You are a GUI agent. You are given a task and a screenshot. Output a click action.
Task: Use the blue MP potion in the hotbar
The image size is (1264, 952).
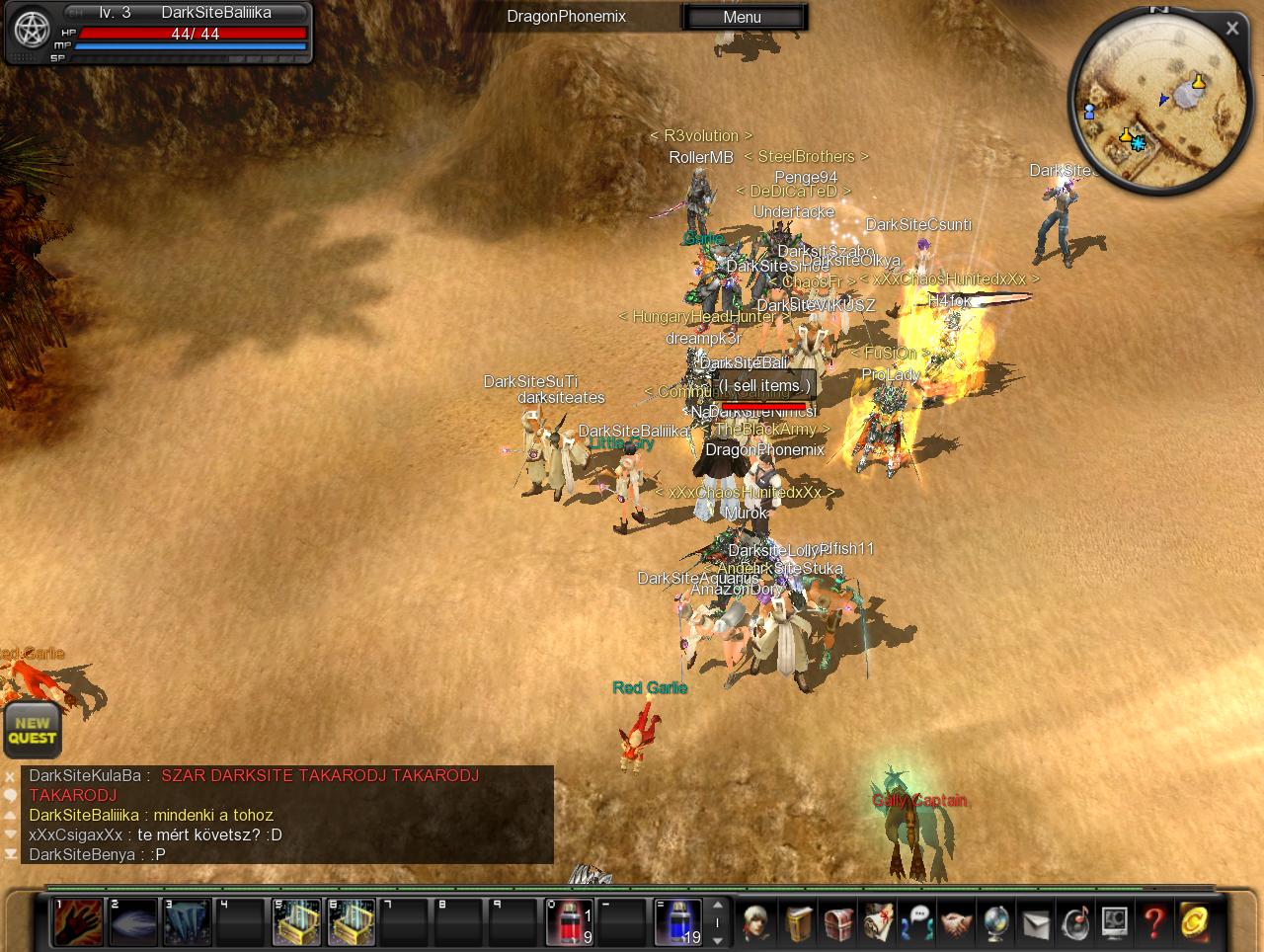[679, 922]
